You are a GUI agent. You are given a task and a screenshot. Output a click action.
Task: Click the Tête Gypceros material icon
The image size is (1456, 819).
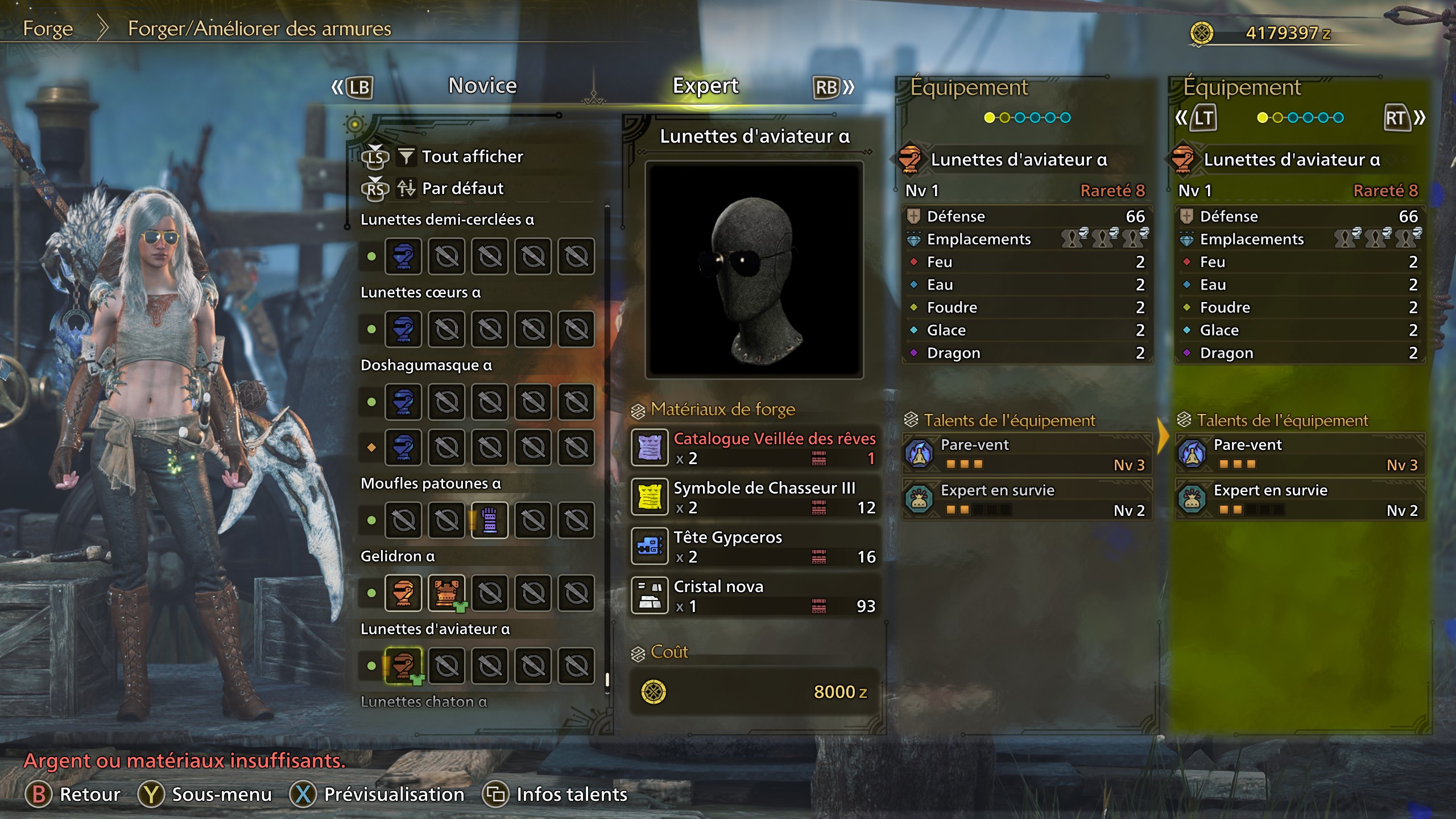point(650,546)
